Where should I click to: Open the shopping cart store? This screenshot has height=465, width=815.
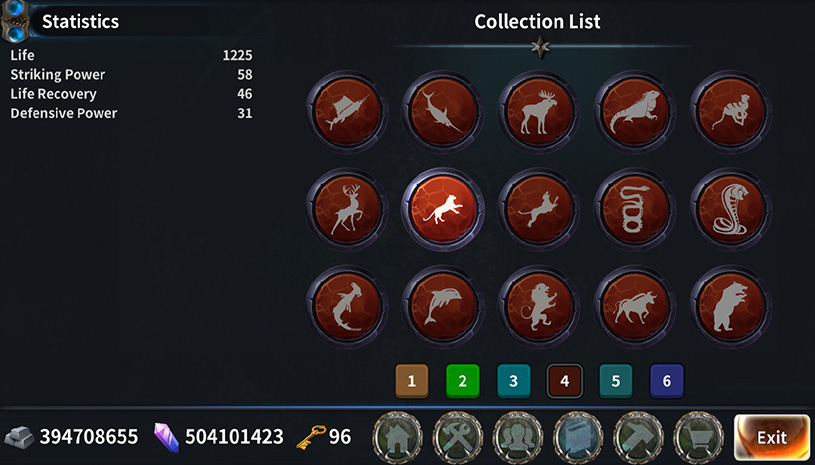[700, 437]
